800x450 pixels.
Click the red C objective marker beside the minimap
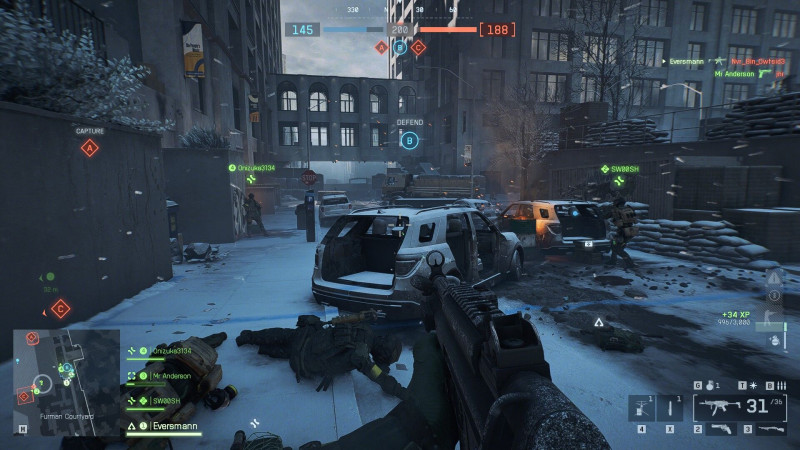pyautogui.click(x=60, y=308)
